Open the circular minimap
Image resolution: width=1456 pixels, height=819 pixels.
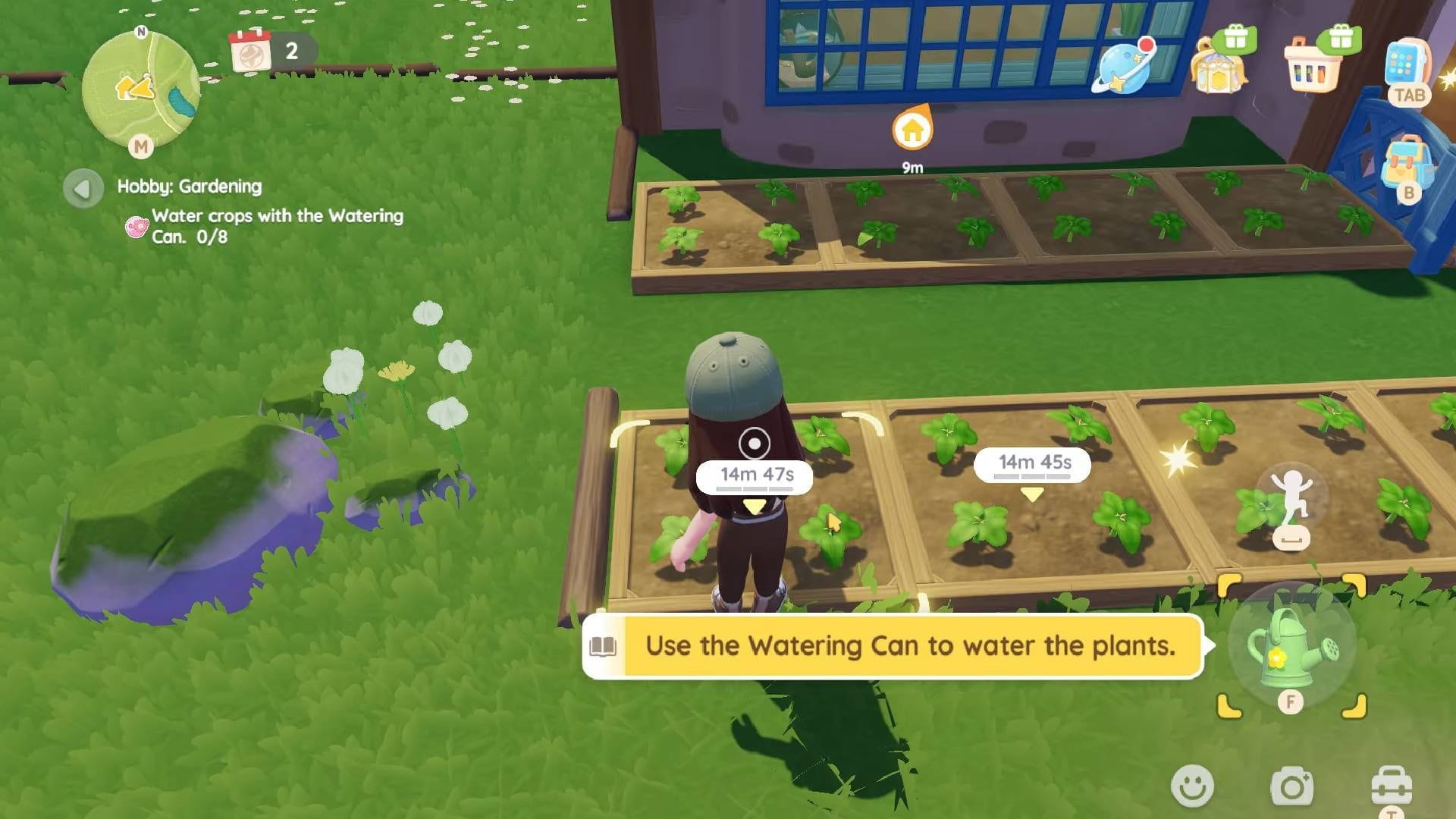click(x=140, y=89)
